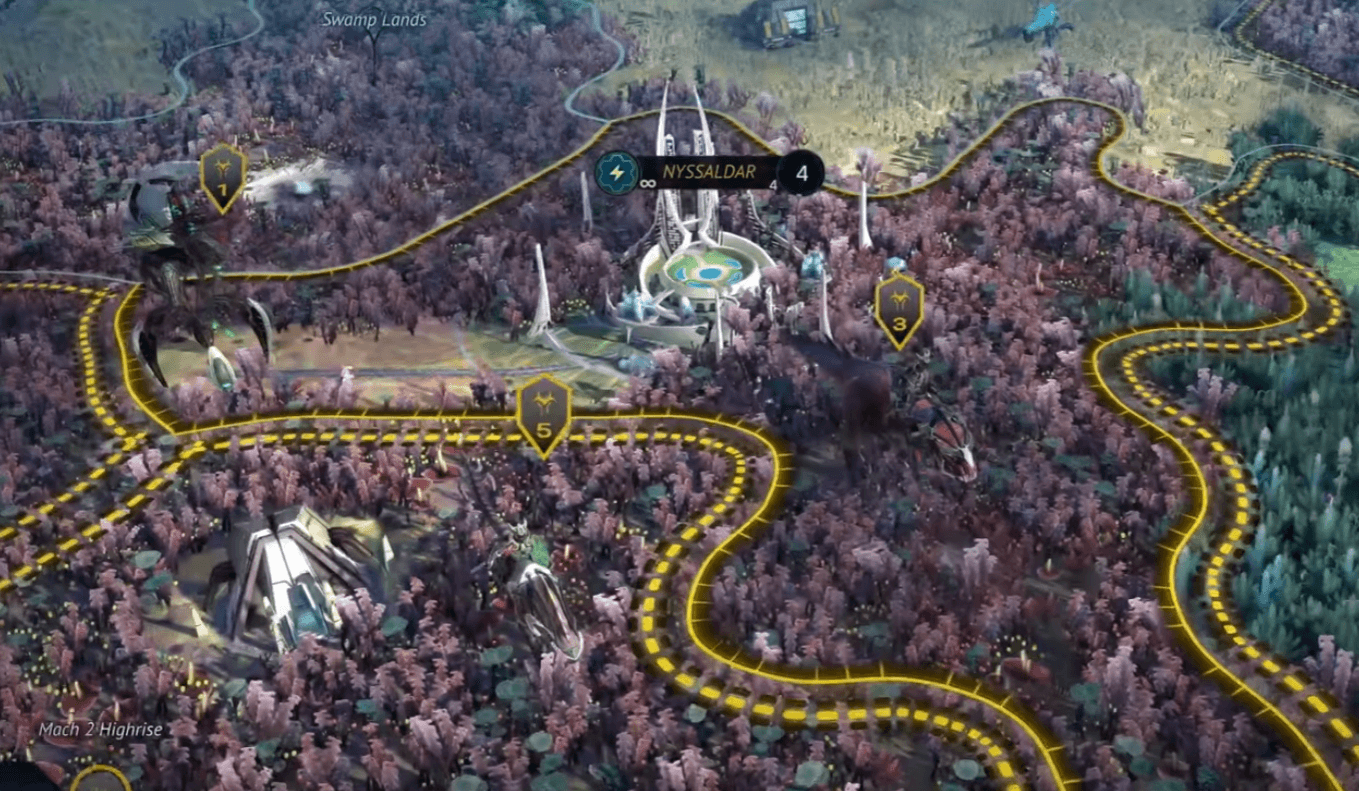Click the faction crest inside marker 5's shield
The height and width of the screenshot is (791, 1359).
[x=541, y=400]
